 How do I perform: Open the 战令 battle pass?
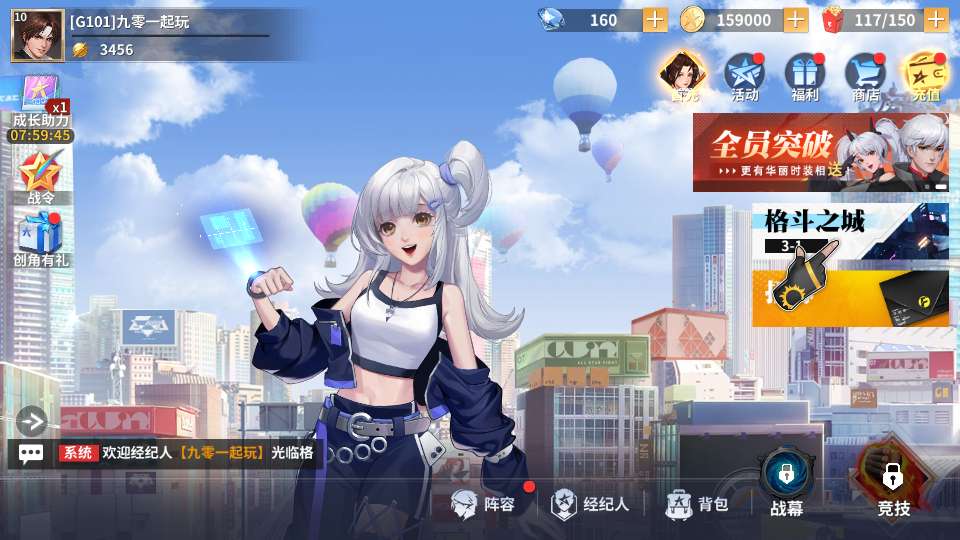tap(41, 177)
